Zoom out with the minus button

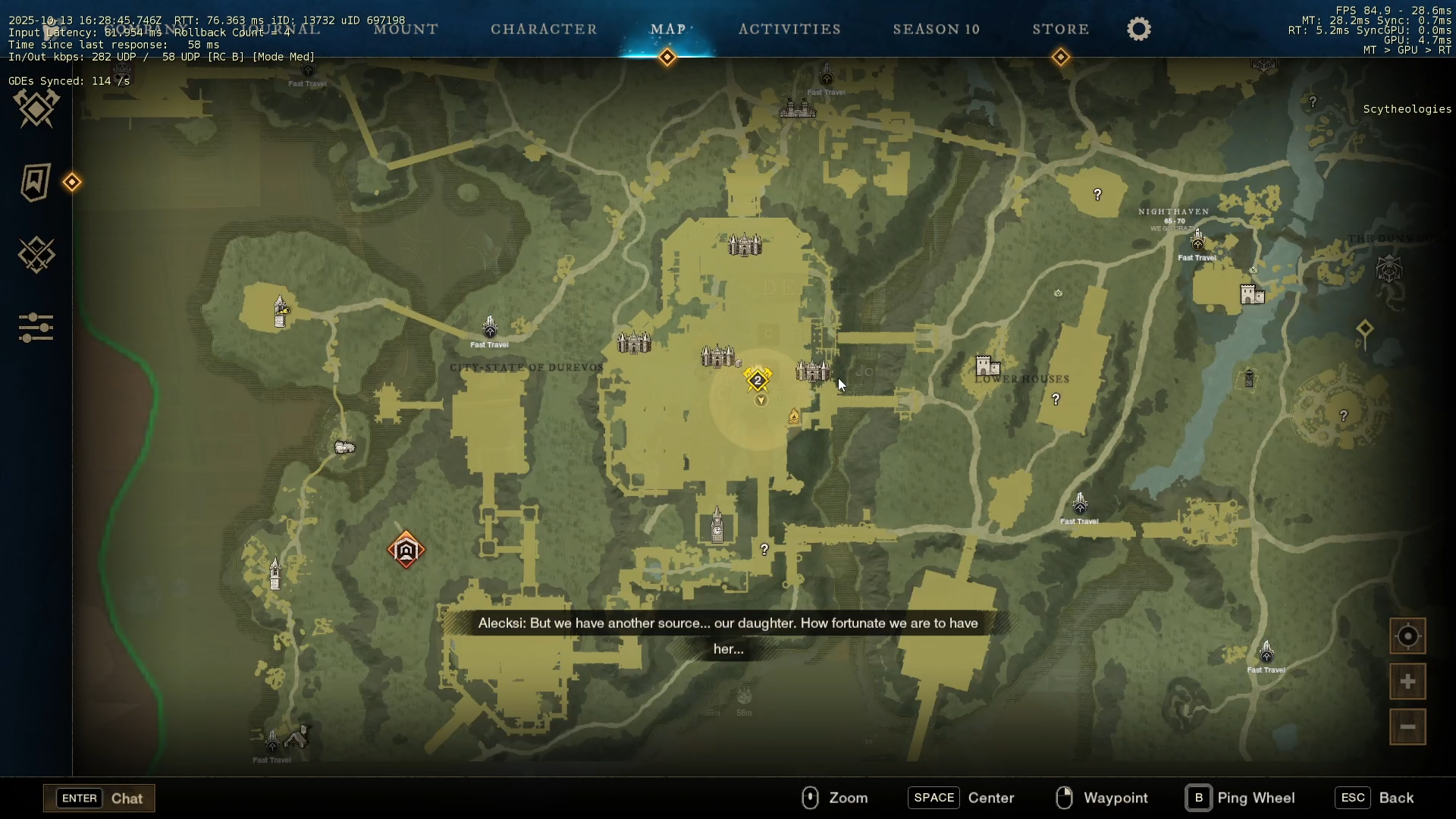click(x=1407, y=727)
